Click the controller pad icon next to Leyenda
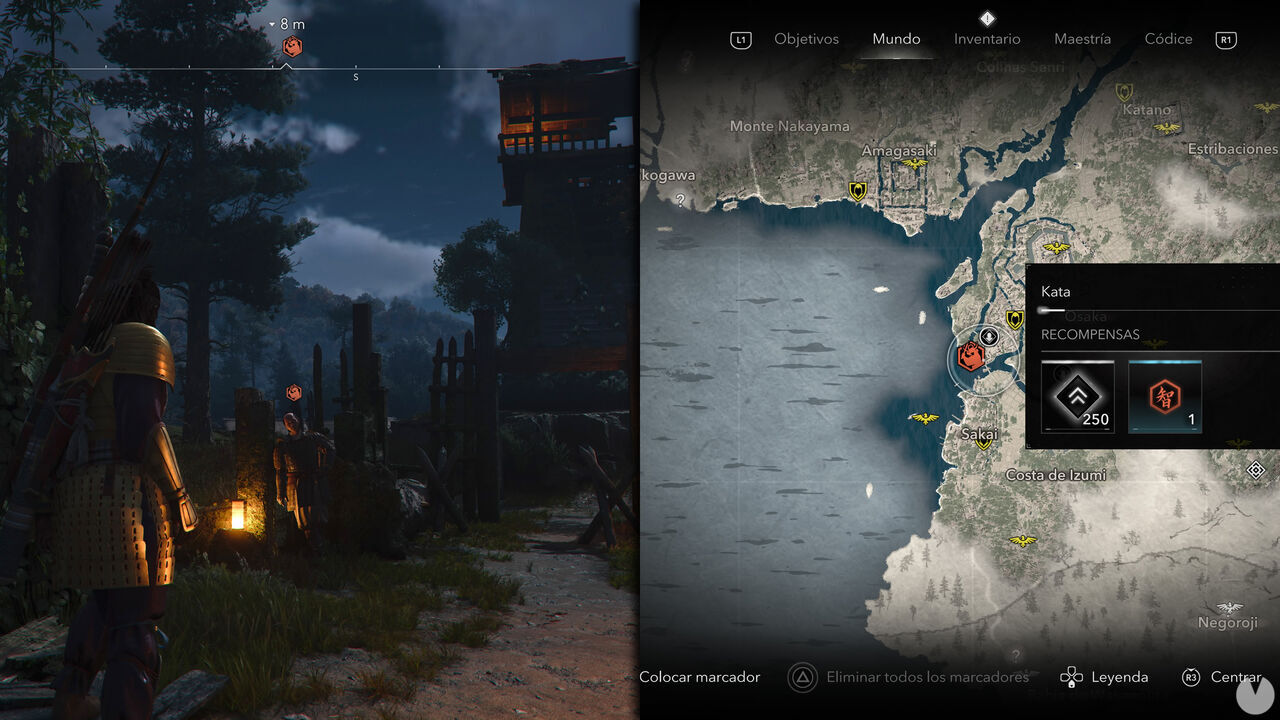Viewport: 1280px width, 720px height. point(1070,677)
